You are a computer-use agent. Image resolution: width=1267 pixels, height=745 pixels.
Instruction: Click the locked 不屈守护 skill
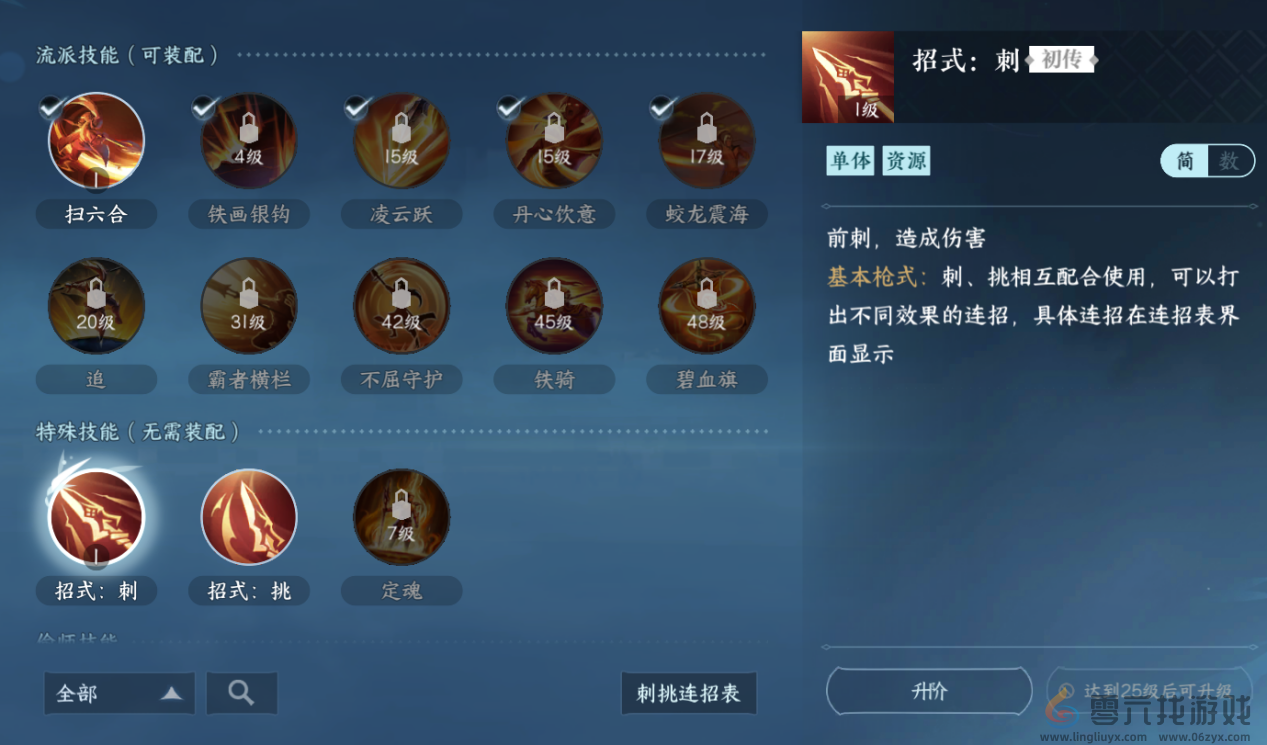point(401,306)
